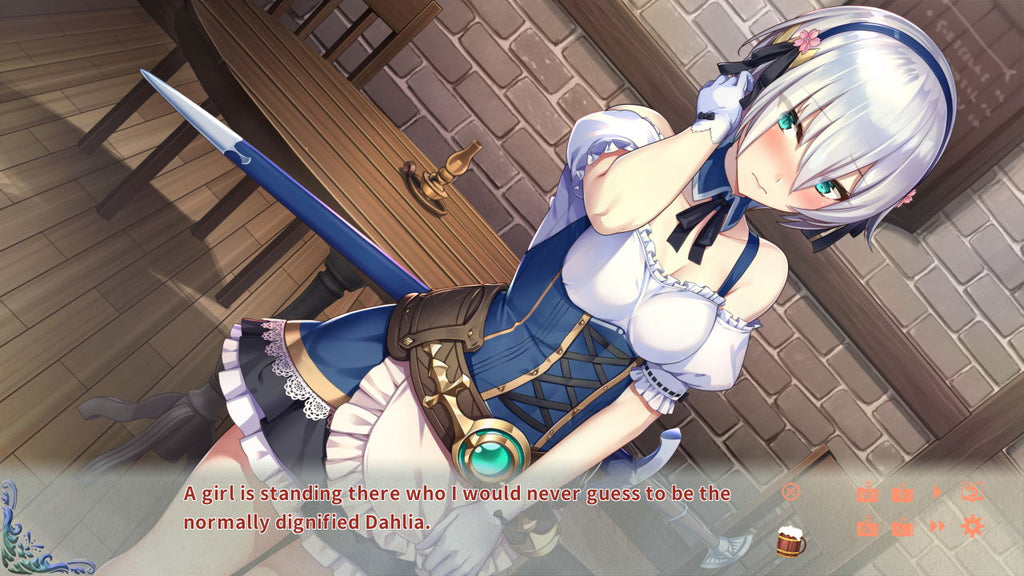The height and width of the screenshot is (576, 1024).
Task: Open the backlog with the curved-arrow icon
Action: (971, 492)
